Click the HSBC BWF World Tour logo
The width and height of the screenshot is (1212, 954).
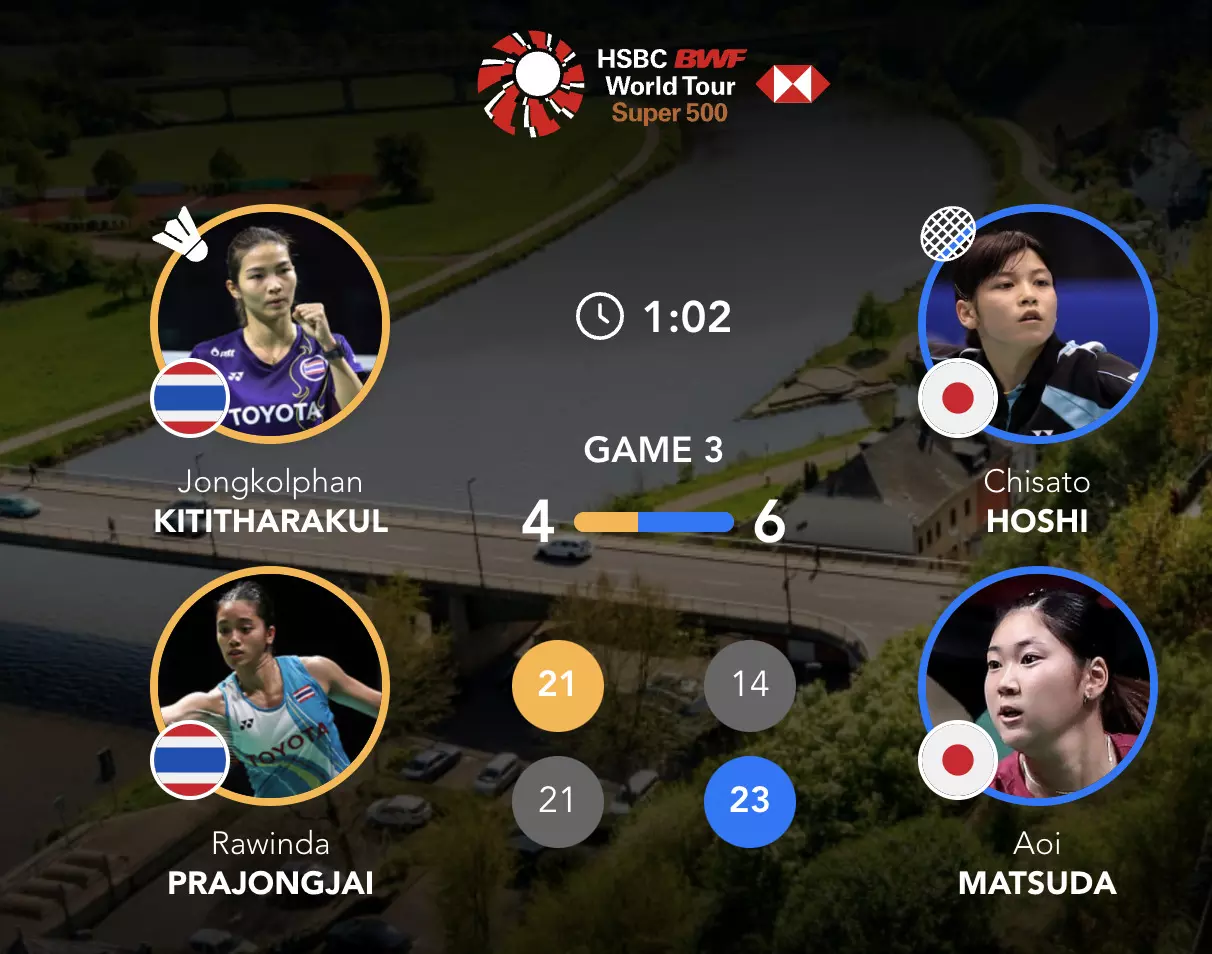pyautogui.click(x=652, y=85)
